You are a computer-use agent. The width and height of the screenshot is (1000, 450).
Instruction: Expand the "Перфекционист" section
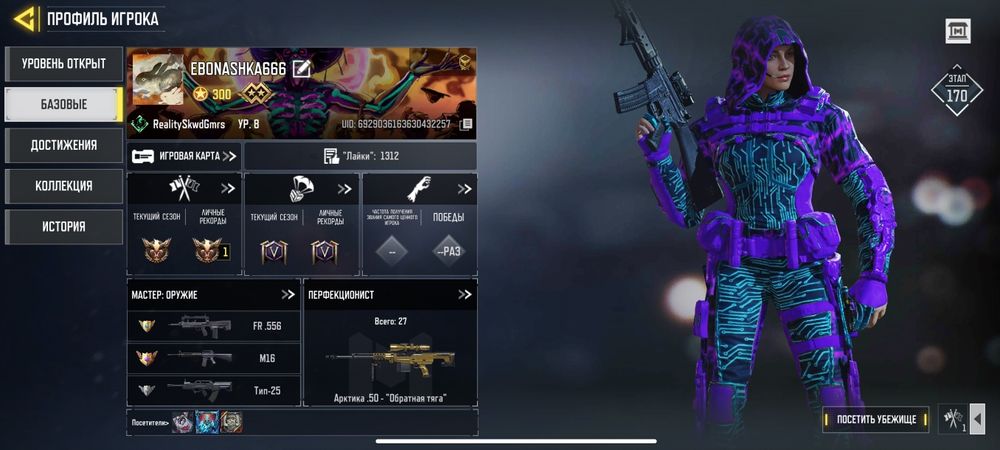tap(464, 295)
